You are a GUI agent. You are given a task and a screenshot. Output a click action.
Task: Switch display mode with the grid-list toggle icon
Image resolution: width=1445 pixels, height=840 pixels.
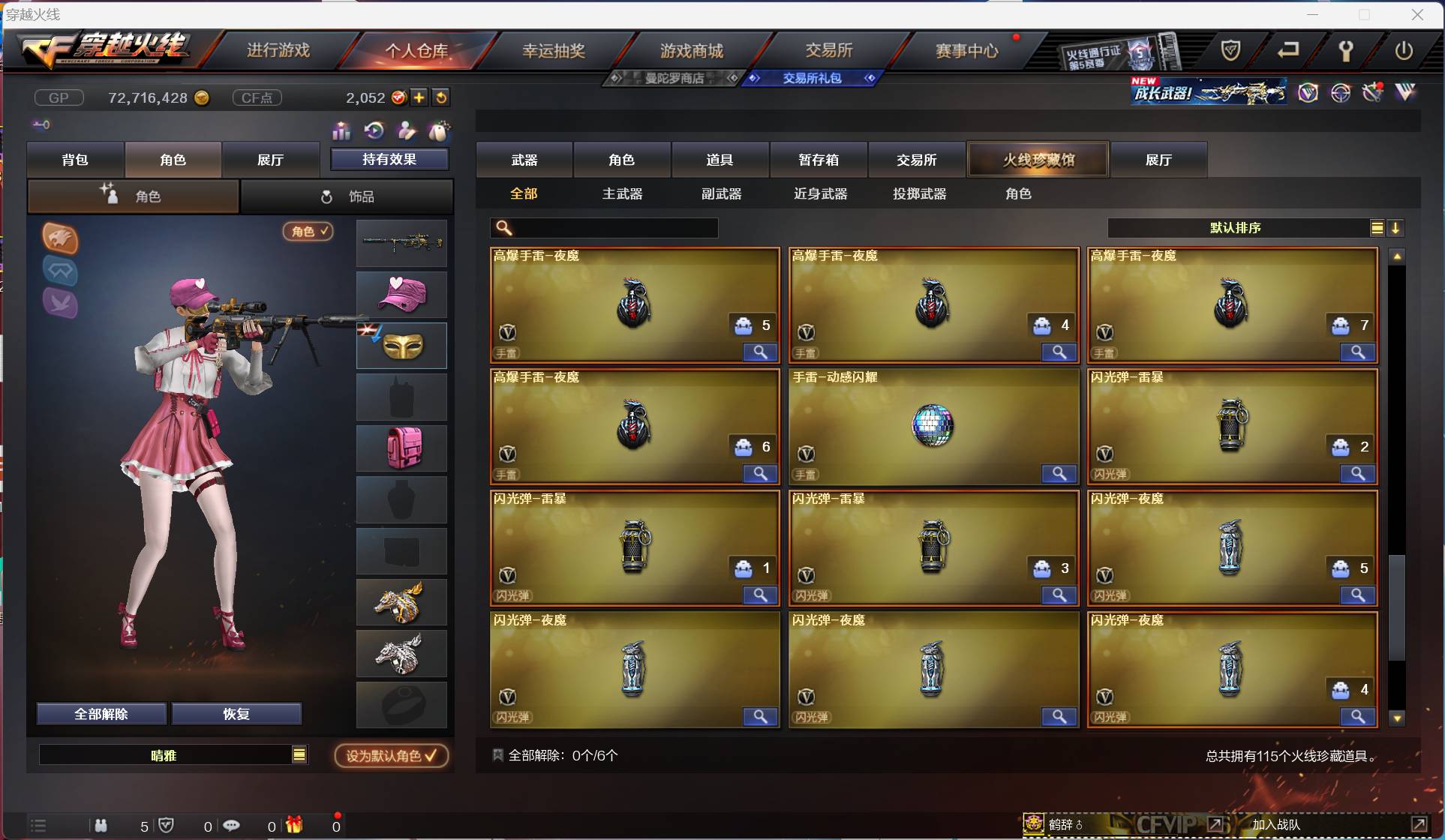point(1377,228)
